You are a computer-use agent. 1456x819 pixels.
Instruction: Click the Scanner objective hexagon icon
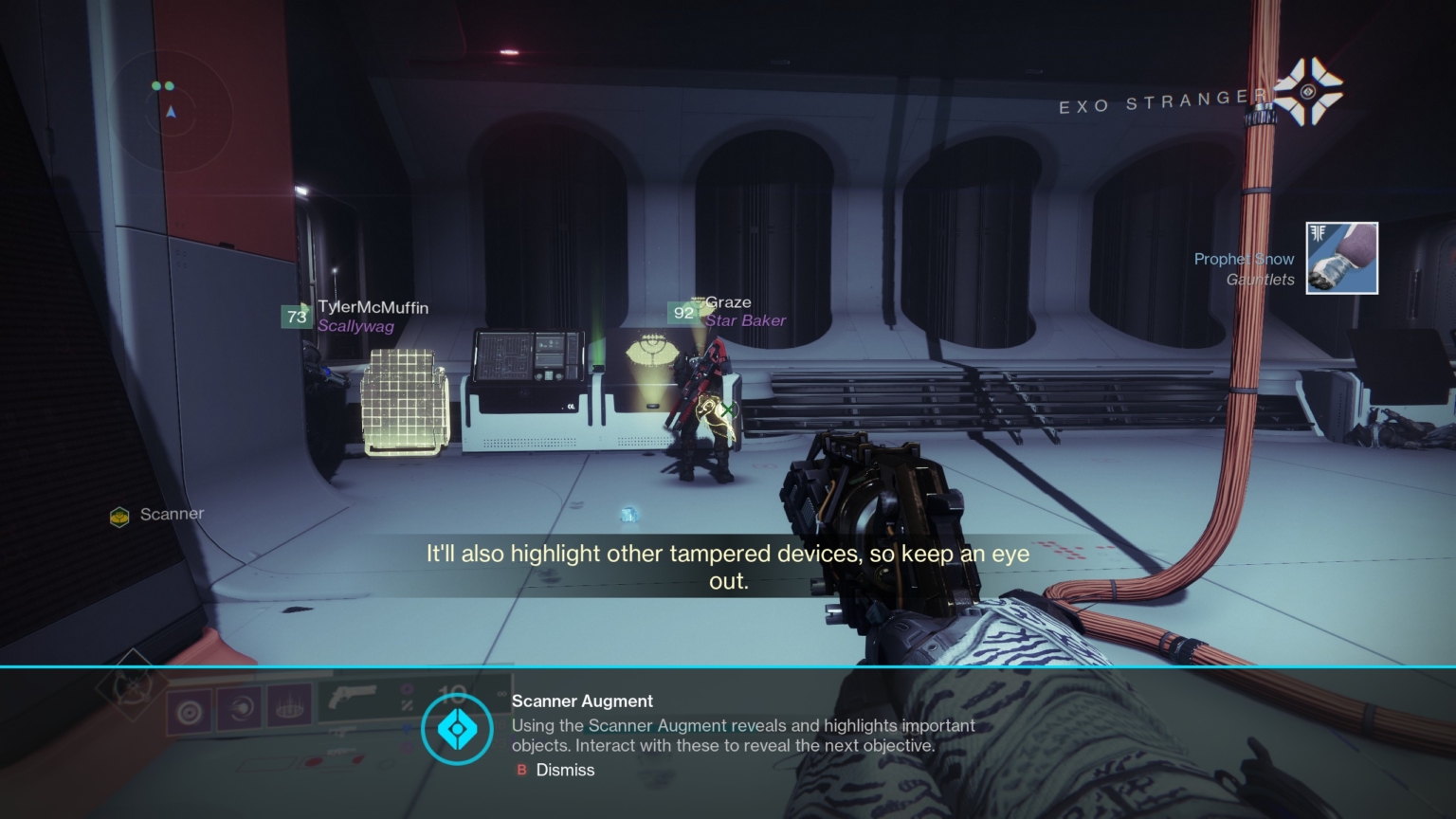[x=119, y=518]
